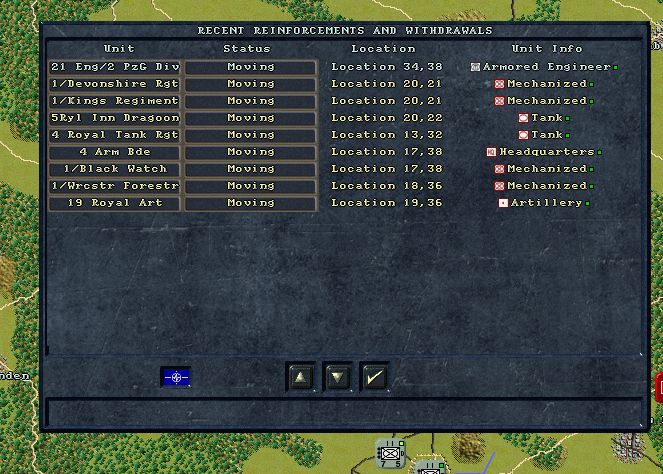Select the 19 Royal Art artillery entry
The width and height of the screenshot is (663, 474).
[x=114, y=203]
